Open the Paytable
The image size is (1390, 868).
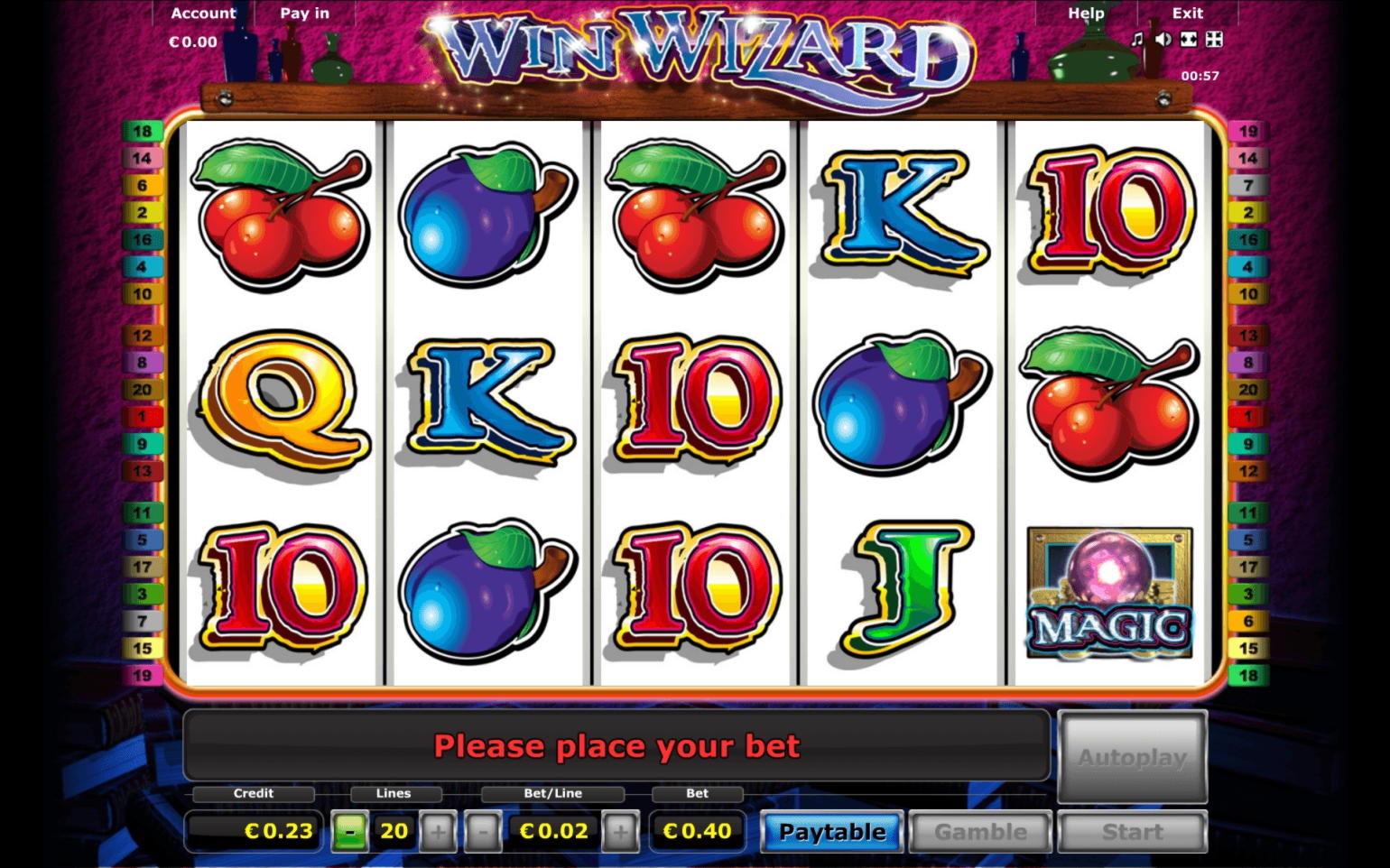point(830,831)
